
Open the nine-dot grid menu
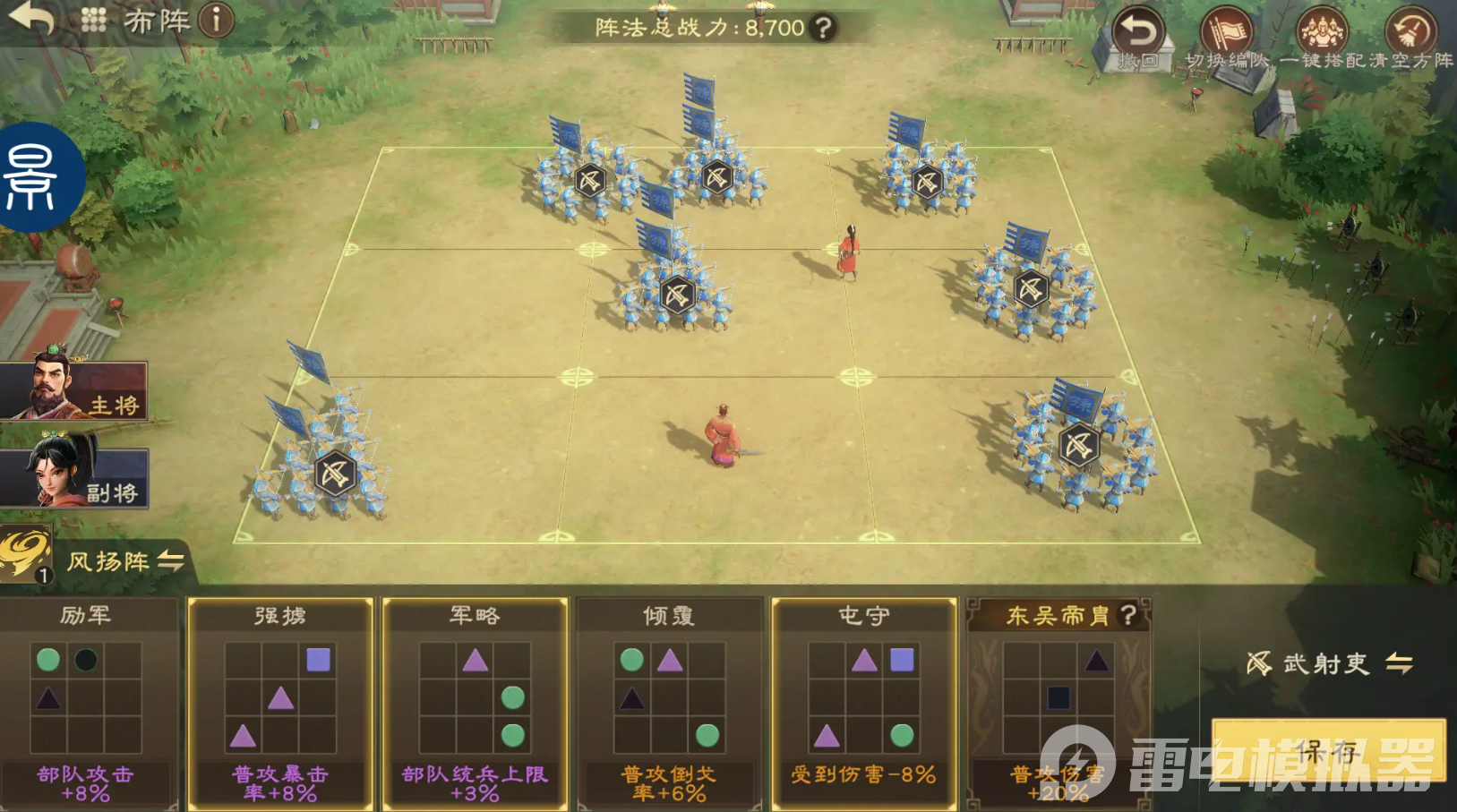(x=93, y=20)
